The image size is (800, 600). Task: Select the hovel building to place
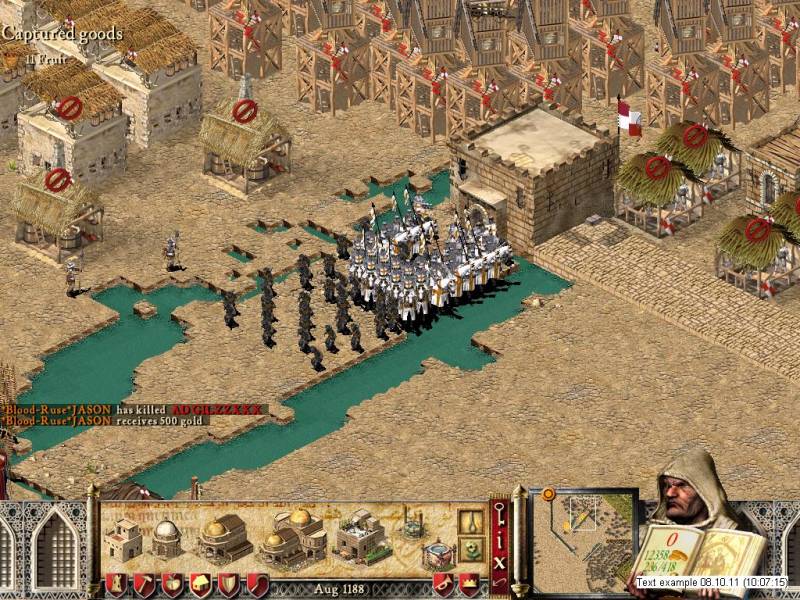click(123, 540)
